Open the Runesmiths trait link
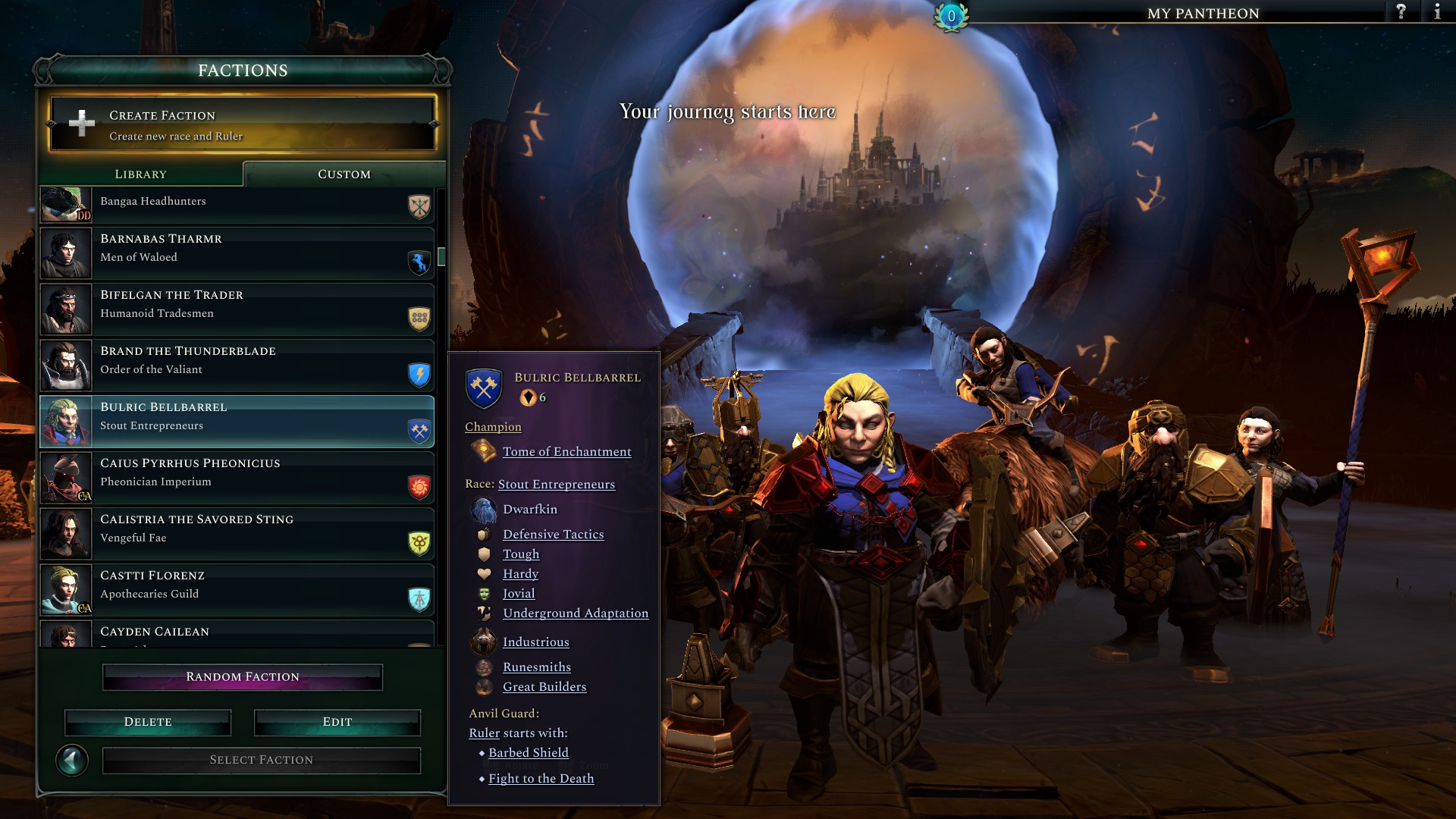Image resolution: width=1456 pixels, height=819 pixels. coord(536,667)
